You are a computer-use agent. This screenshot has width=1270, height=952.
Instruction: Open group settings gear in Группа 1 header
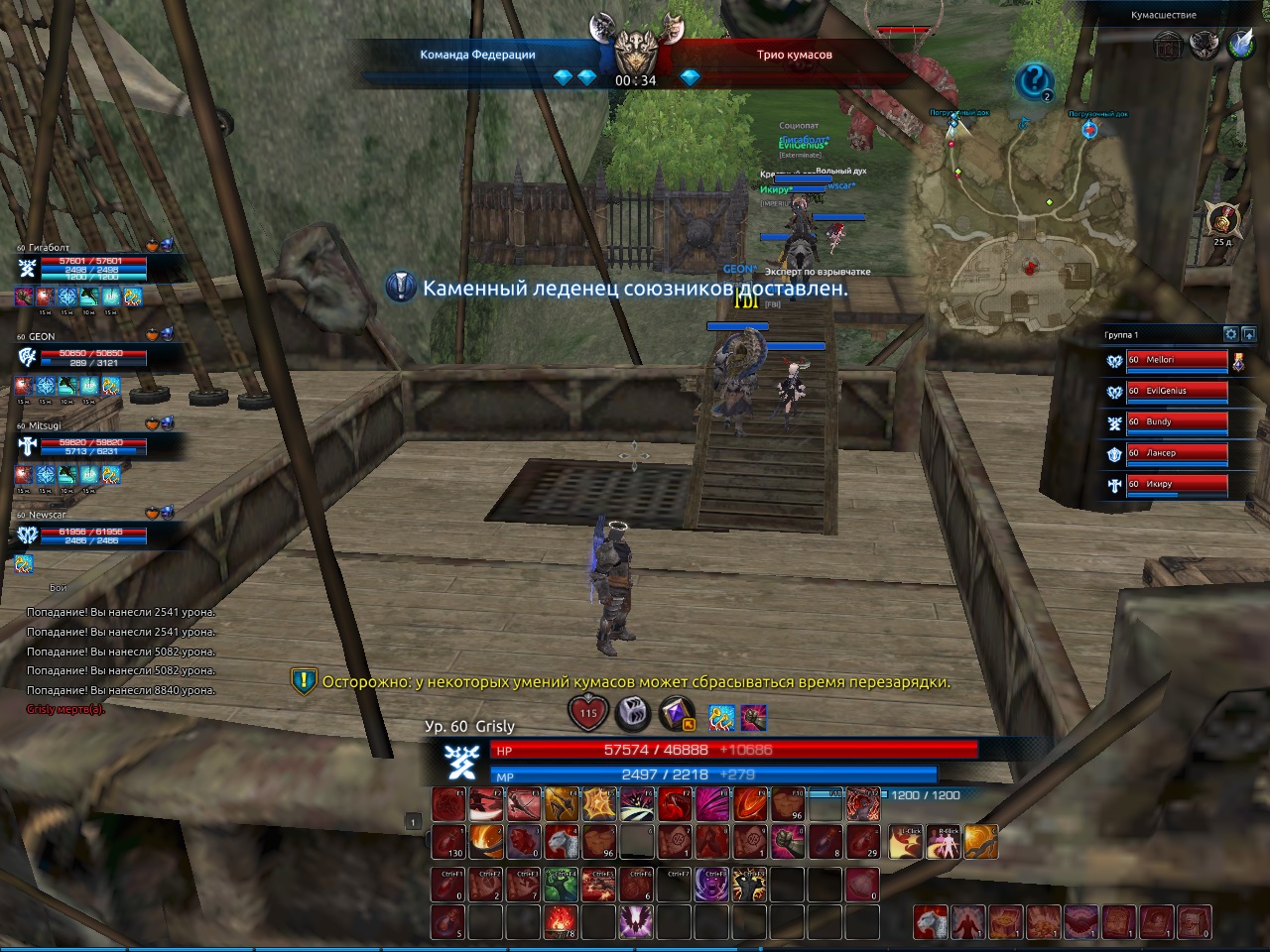click(x=1230, y=334)
